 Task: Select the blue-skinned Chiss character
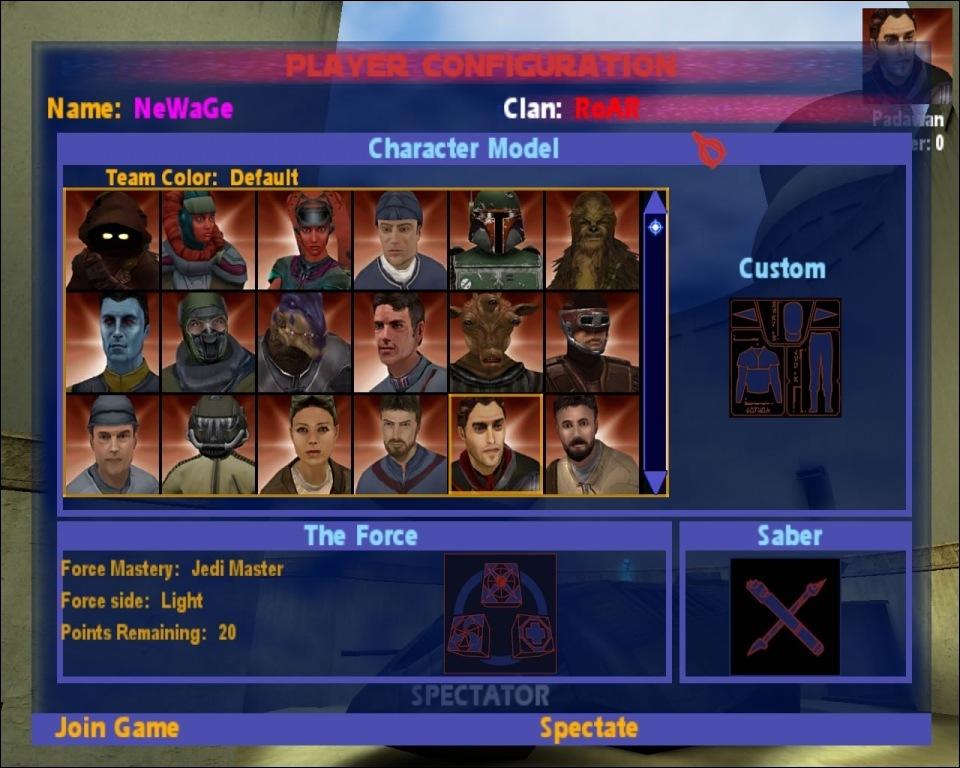pos(112,342)
